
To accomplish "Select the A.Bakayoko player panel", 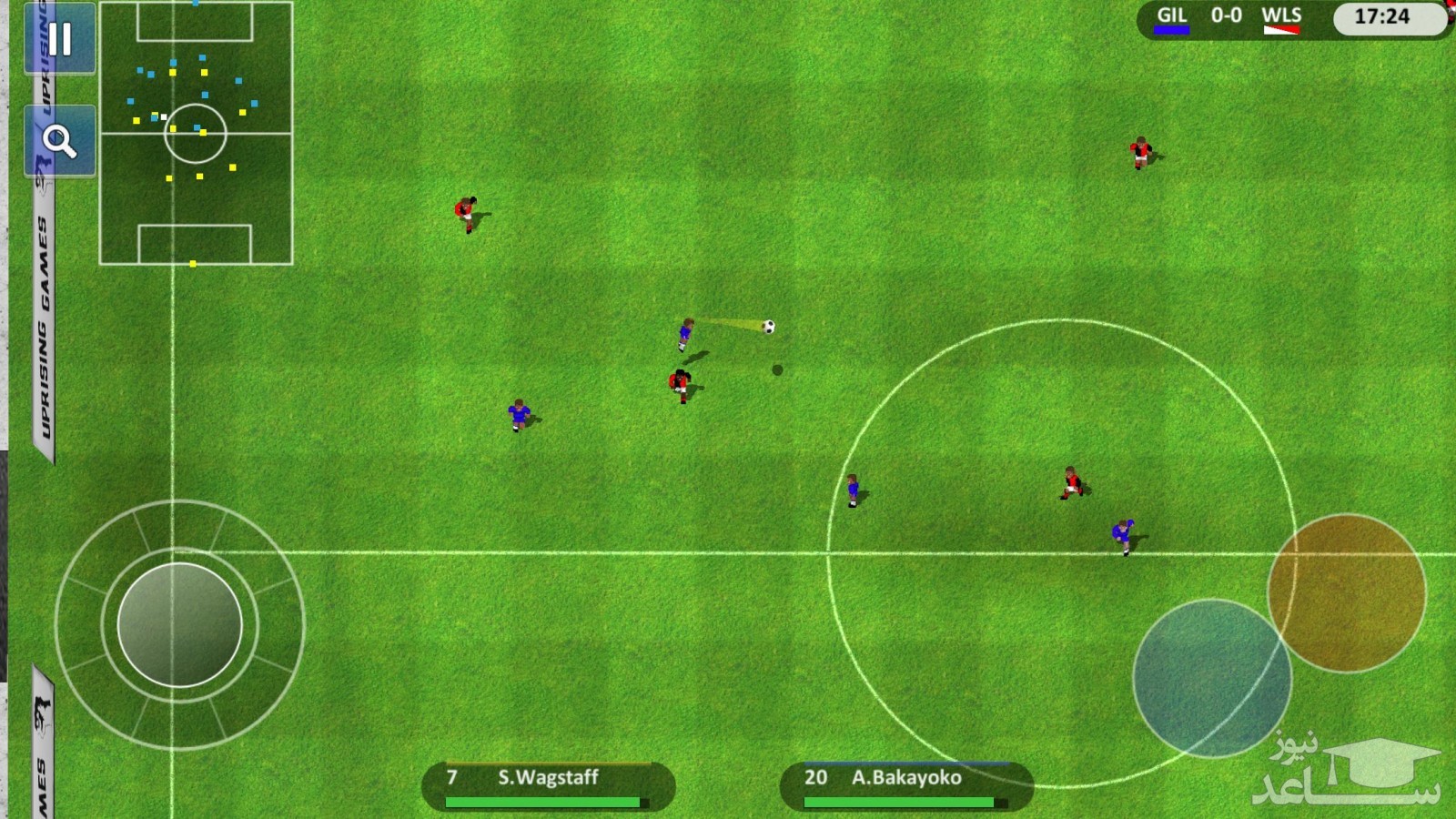I will tap(906, 784).
